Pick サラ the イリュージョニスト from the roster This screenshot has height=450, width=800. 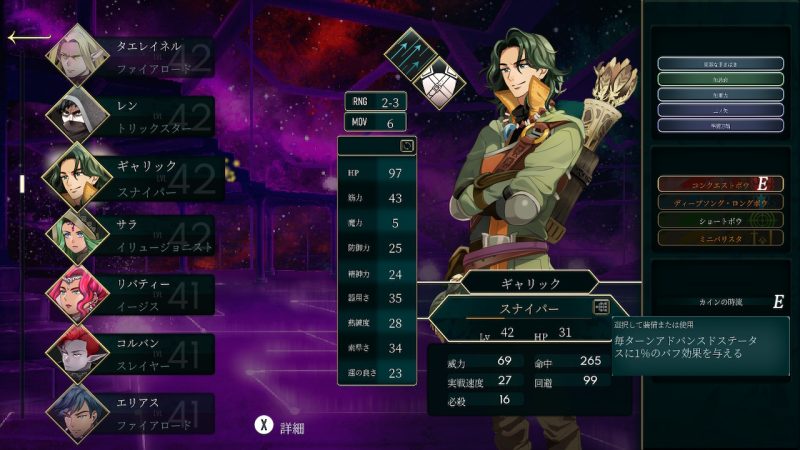pyautogui.click(x=130, y=234)
